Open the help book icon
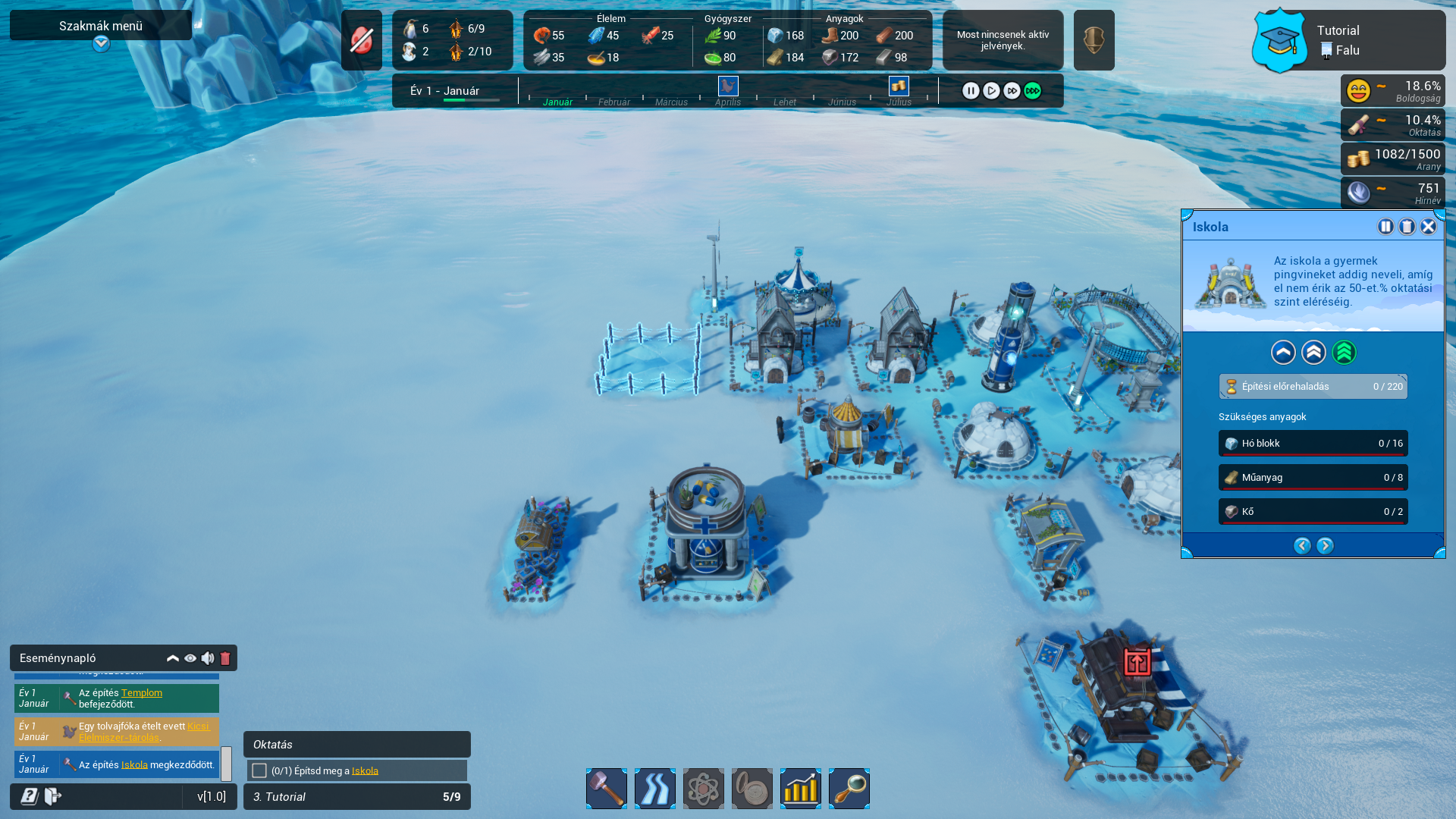 coord(30,796)
